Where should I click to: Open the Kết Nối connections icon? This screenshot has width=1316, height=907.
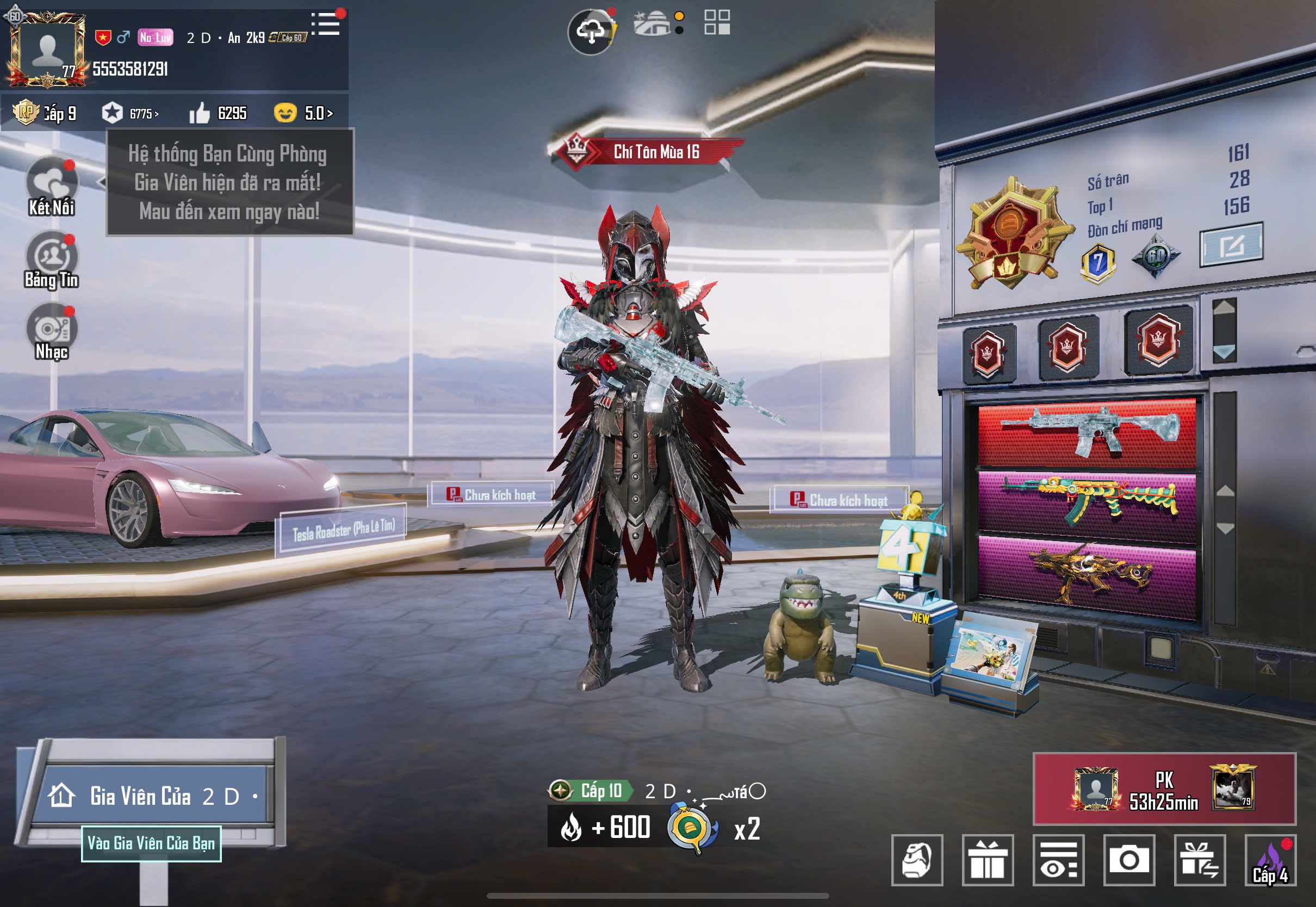[52, 183]
